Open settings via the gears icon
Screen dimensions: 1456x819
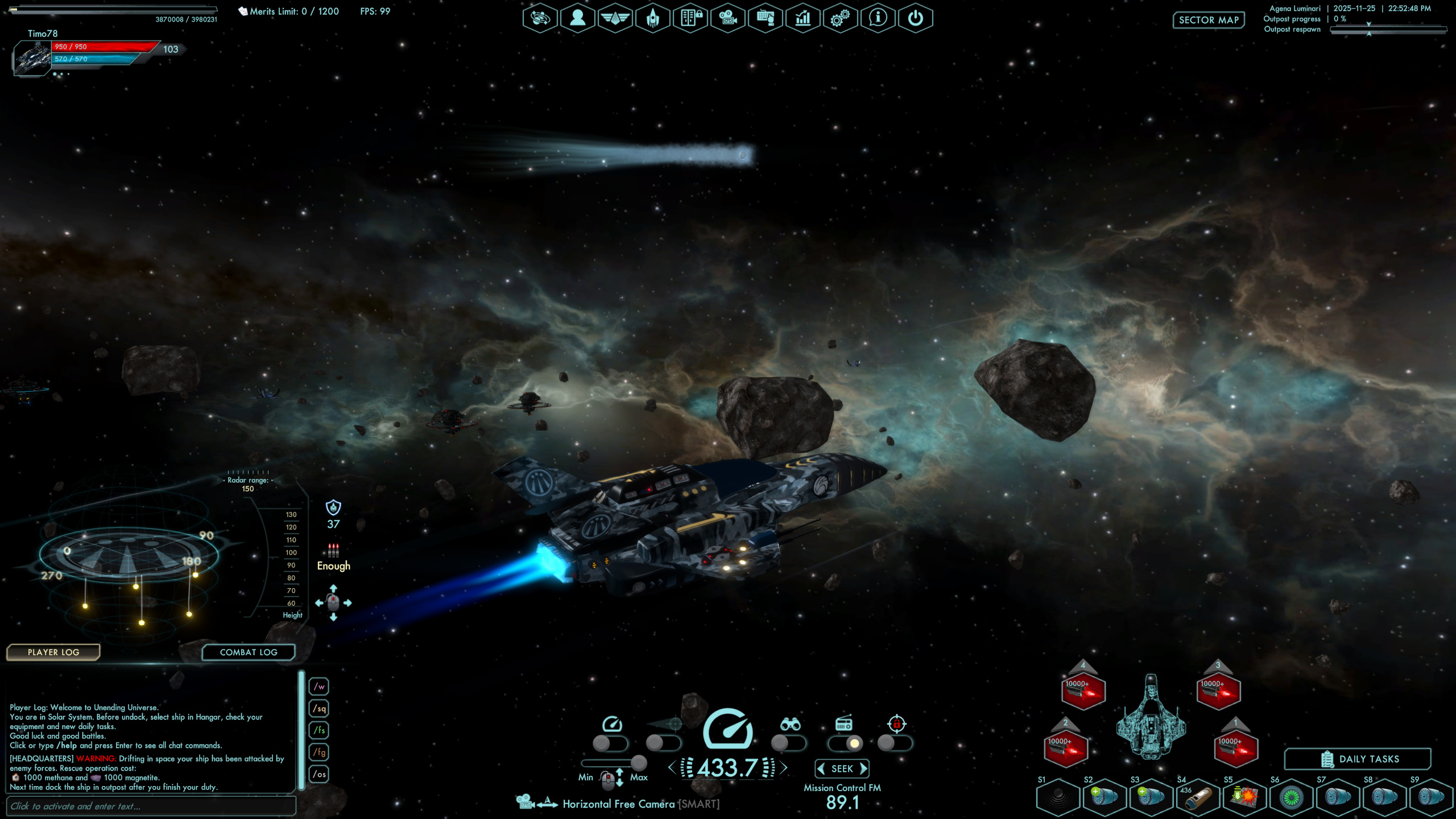point(840,18)
